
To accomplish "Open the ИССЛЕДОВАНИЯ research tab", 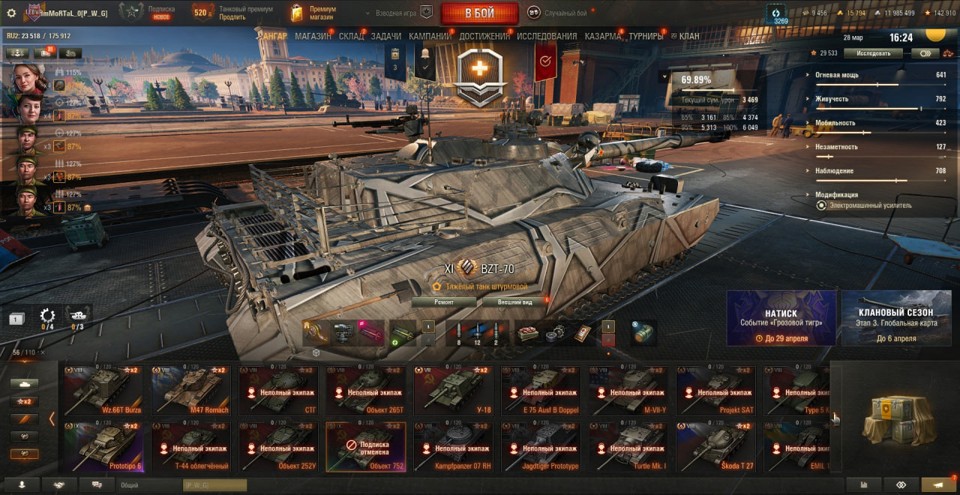I will [547, 36].
